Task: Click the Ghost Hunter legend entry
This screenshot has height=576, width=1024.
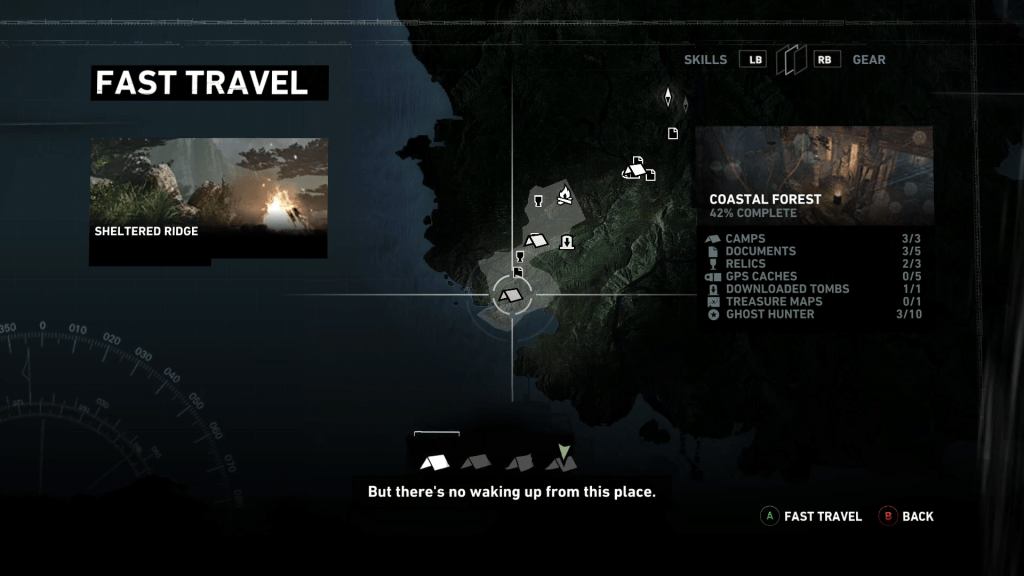Action: click(770, 314)
